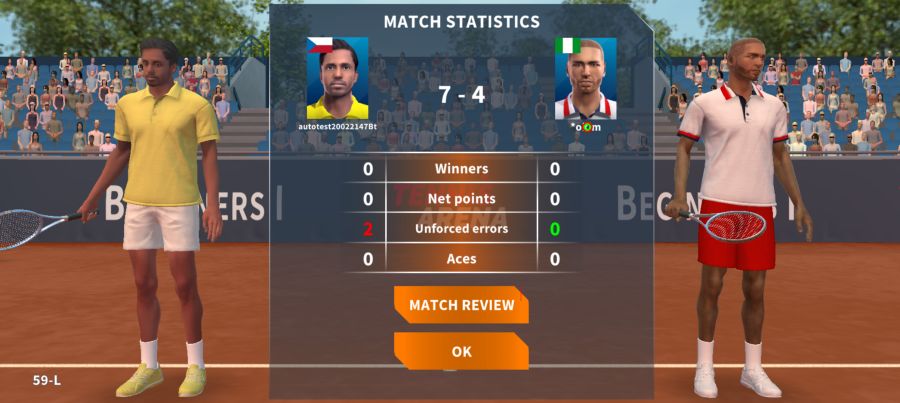Select the opponent portrait with Nigerian flag

pos(586,80)
